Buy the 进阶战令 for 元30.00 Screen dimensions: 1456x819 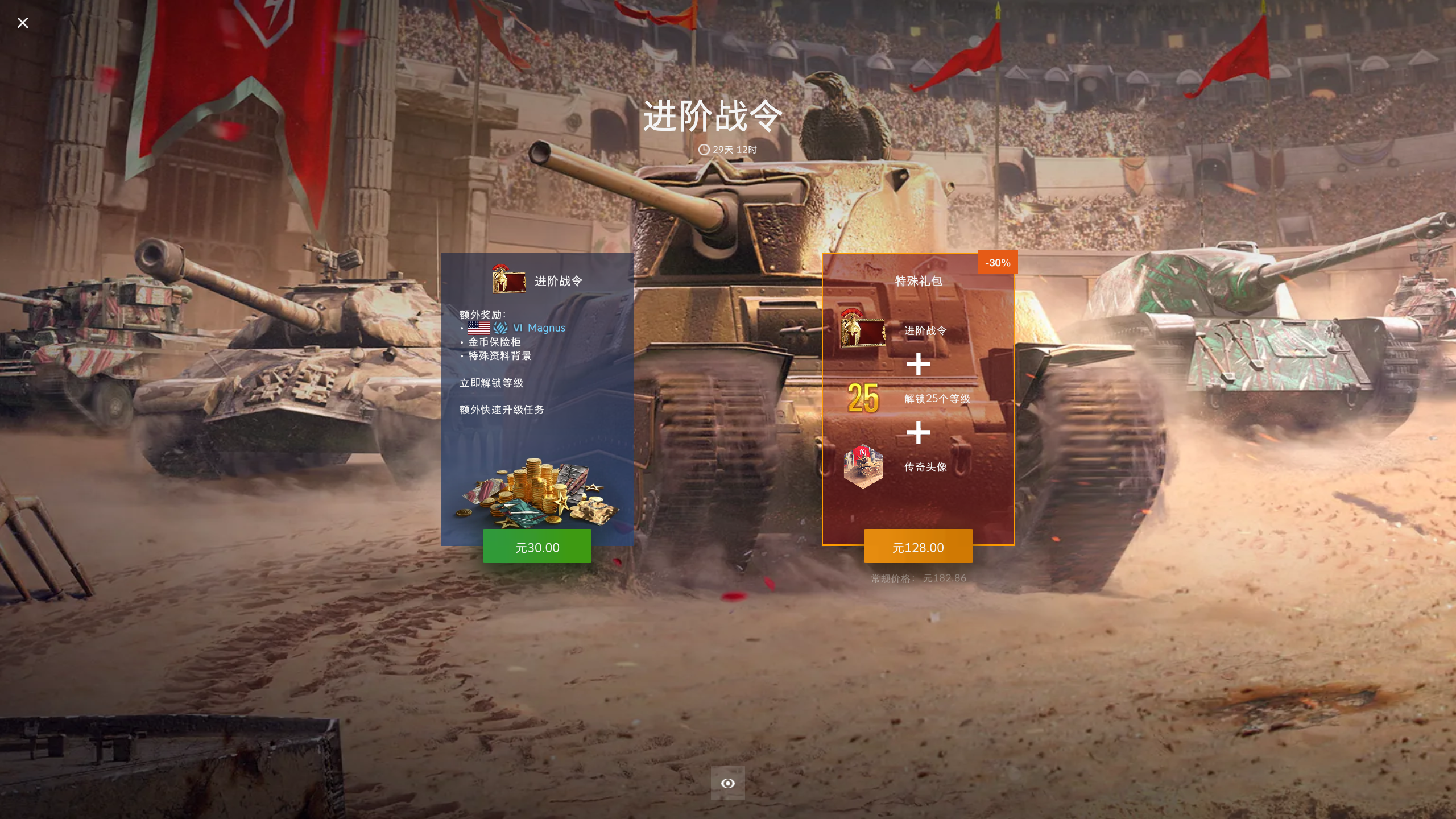click(x=537, y=547)
